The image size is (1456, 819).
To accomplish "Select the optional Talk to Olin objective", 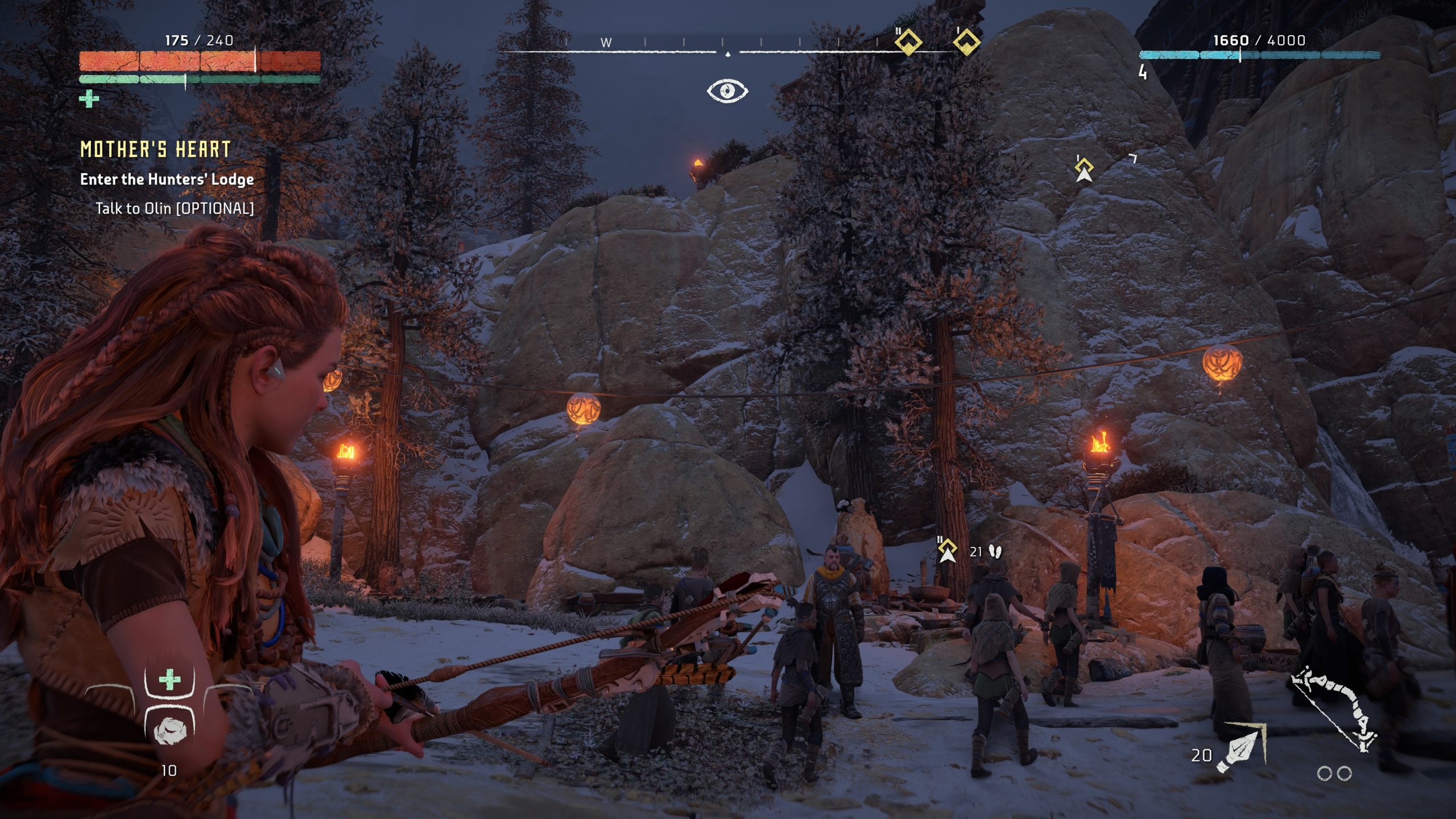I will pyautogui.click(x=174, y=209).
